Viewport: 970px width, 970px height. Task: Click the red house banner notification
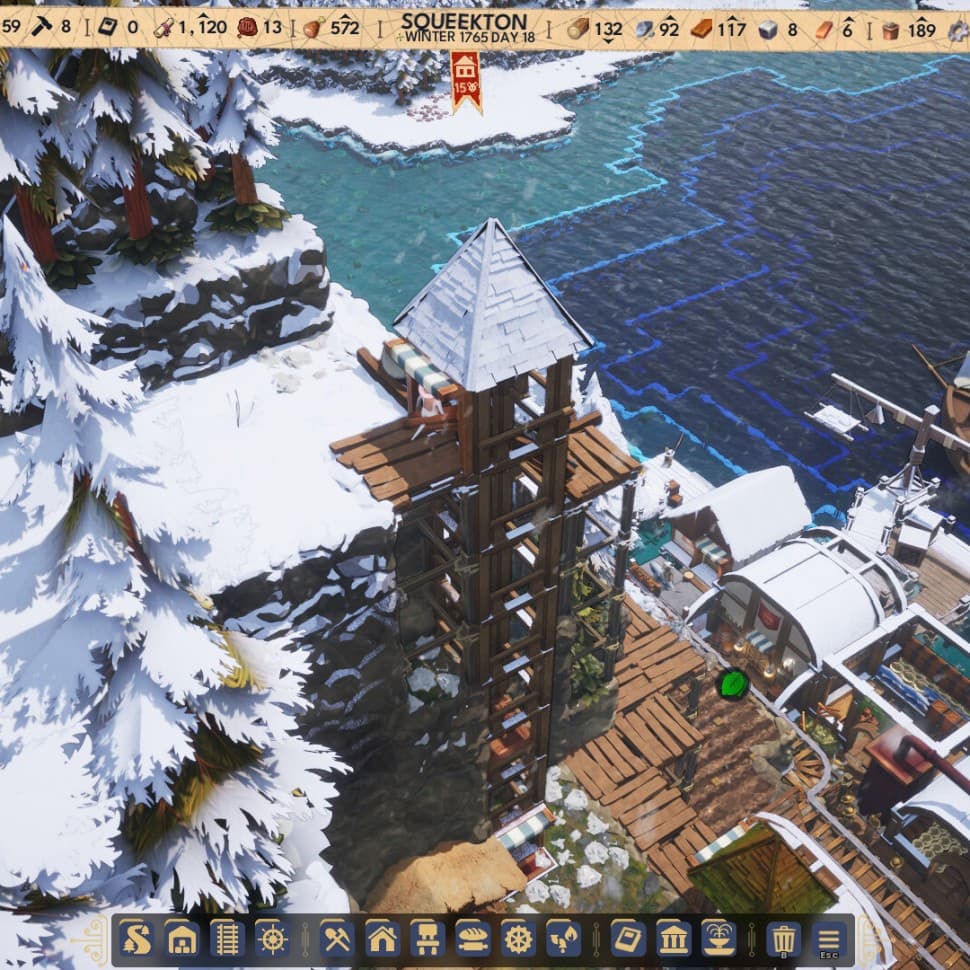pyautogui.click(x=465, y=80)
